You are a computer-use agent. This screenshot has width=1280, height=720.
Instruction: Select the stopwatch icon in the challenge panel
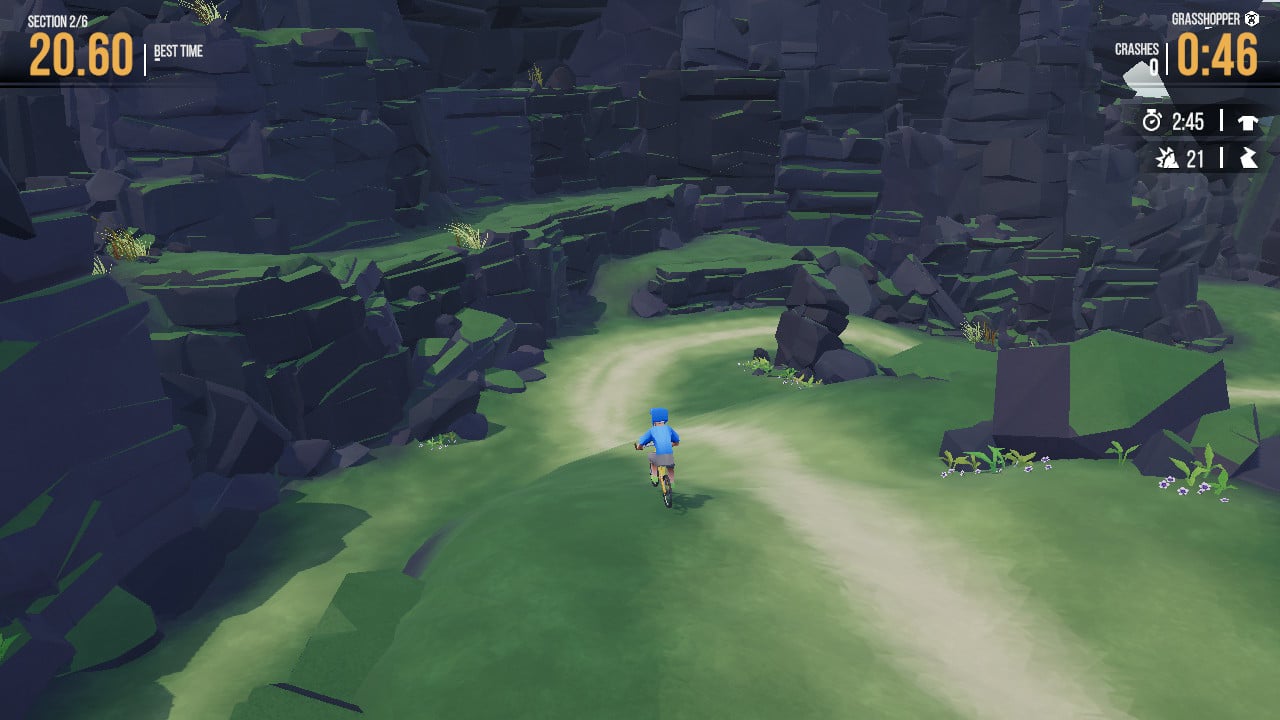pyautogui.click(x=1152, y=122)
